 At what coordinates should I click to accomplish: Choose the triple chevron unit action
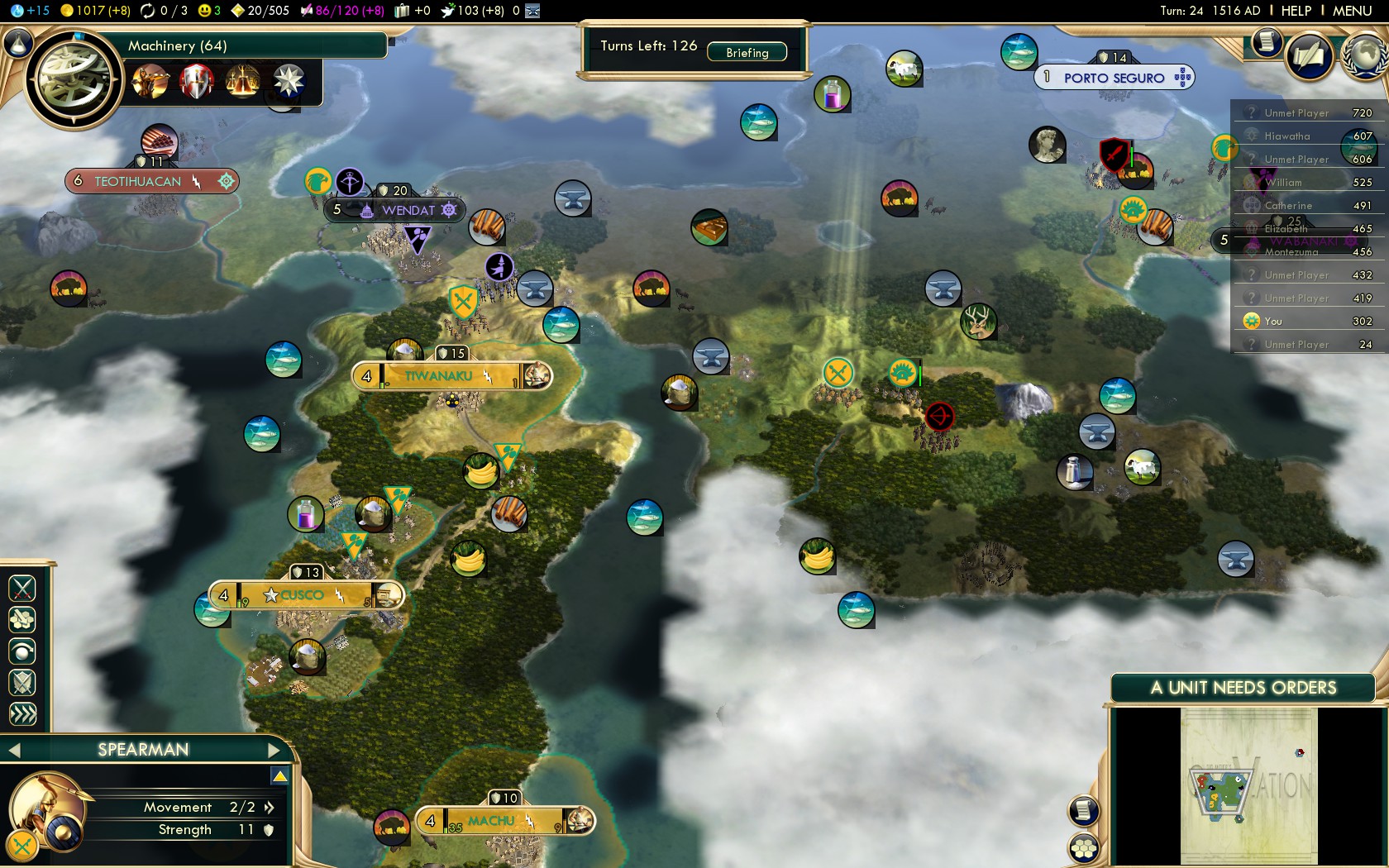point(22,714)
